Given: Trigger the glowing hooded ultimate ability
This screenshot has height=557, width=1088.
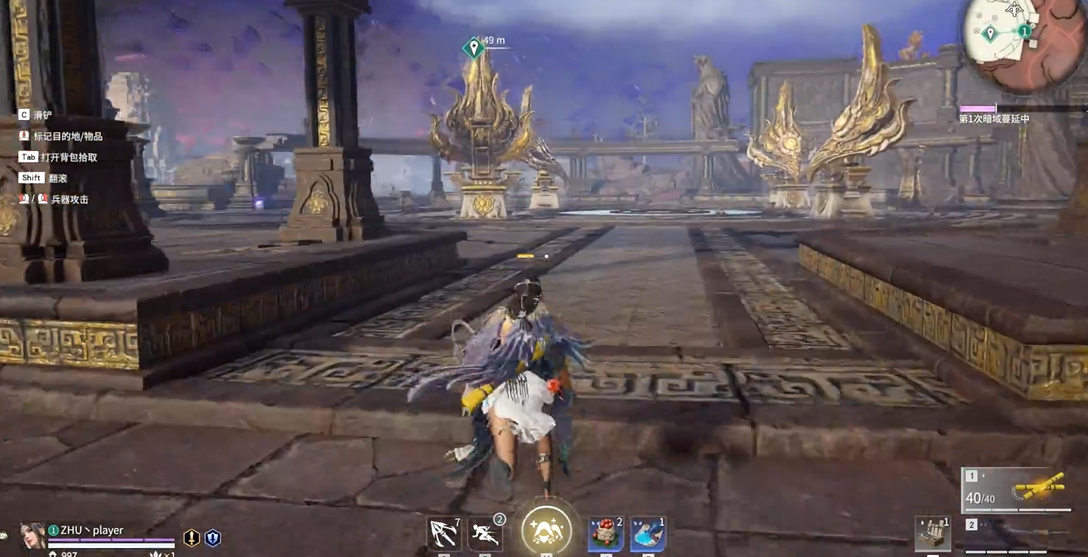Looking at the screenshot, I should point(546,530).
